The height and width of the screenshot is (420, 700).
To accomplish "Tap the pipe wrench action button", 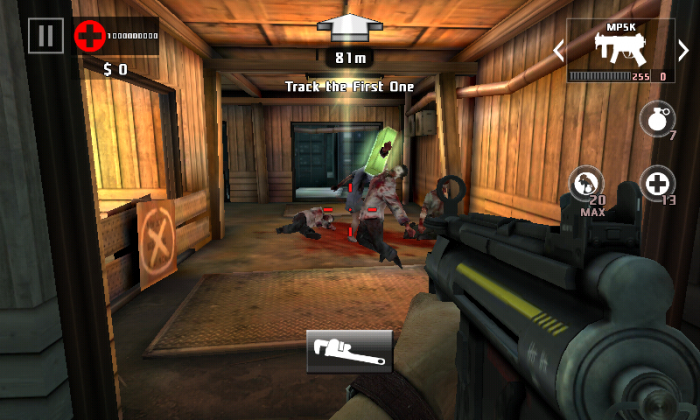I will click(x=349, y=351).
